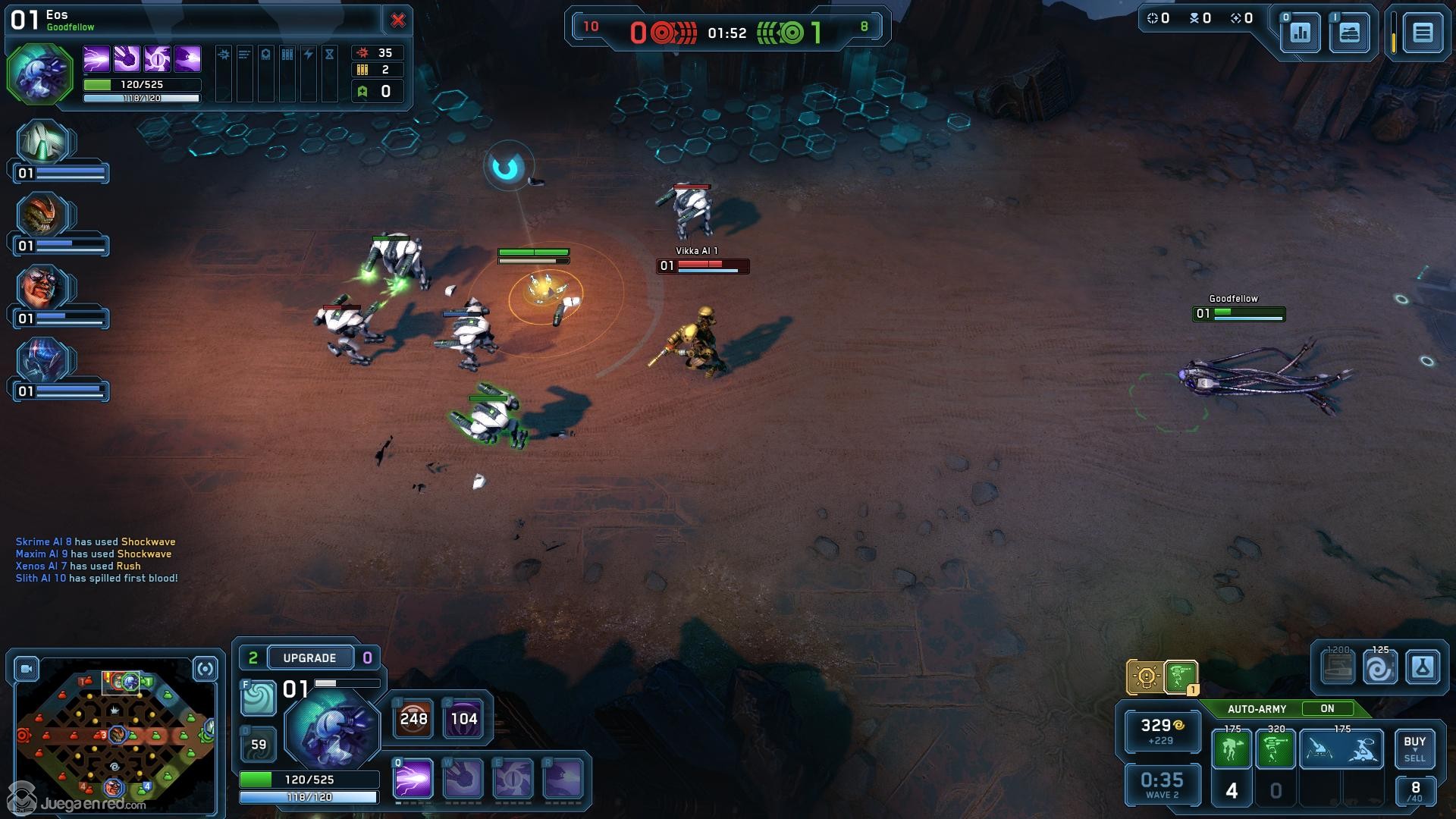This screenshot has height=819, width=1456.
Task: Open the scoreboard statistics panel
Action: [1300, 33]
